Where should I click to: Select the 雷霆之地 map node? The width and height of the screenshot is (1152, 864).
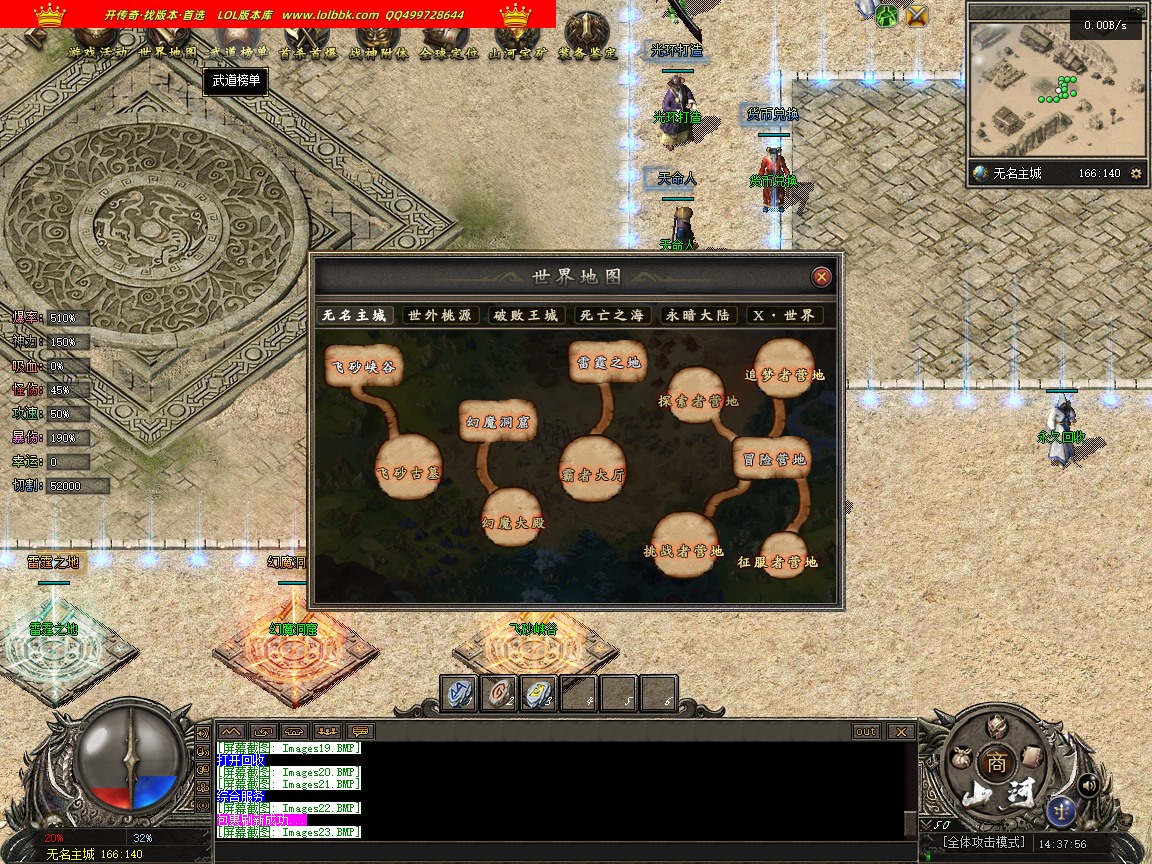click(608, 361)
